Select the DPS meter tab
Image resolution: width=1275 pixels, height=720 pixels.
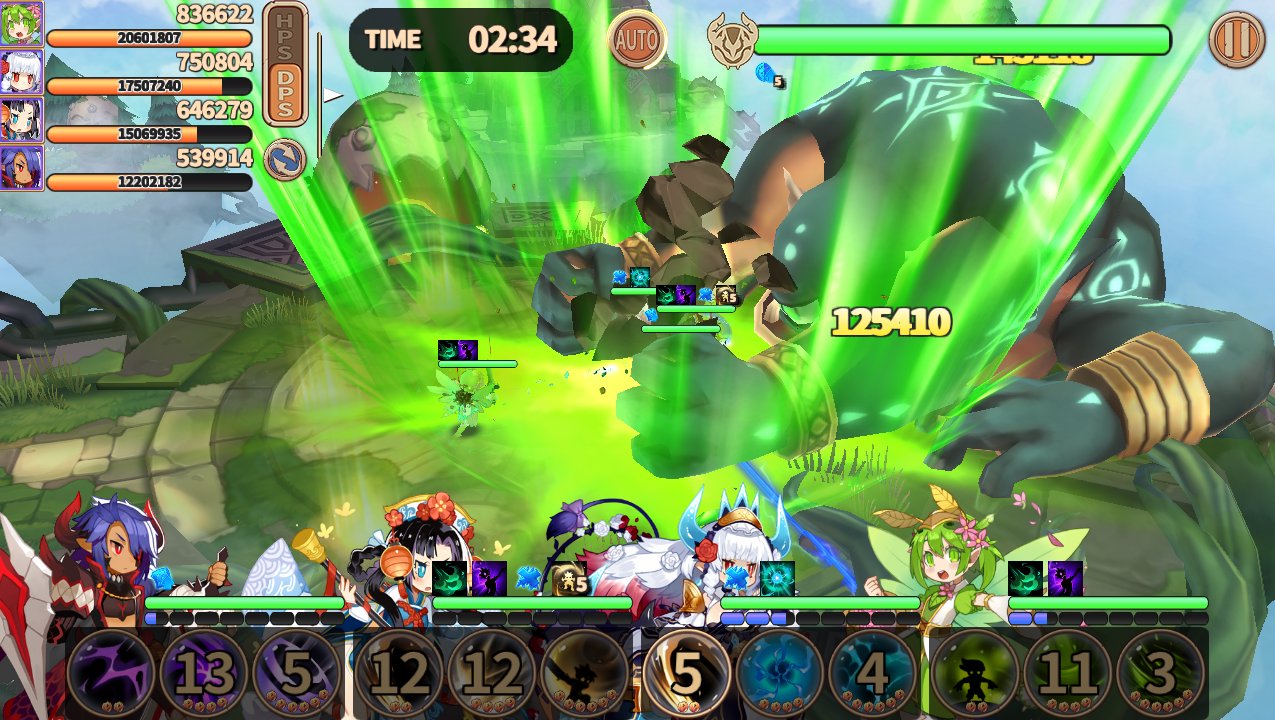coord(285,92)
